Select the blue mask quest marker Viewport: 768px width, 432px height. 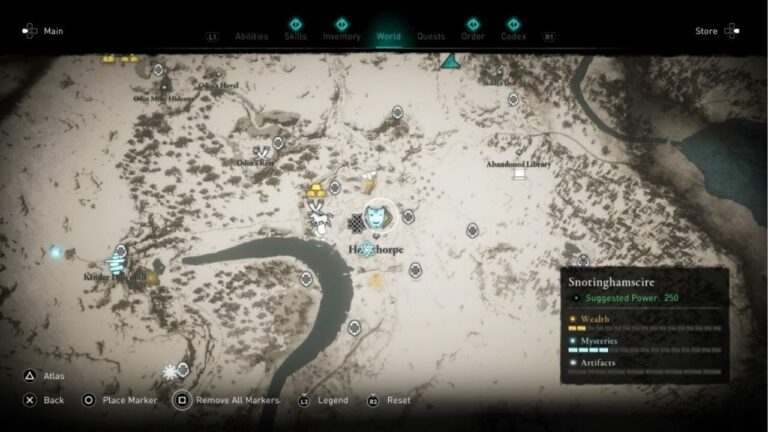pos(378,215)
